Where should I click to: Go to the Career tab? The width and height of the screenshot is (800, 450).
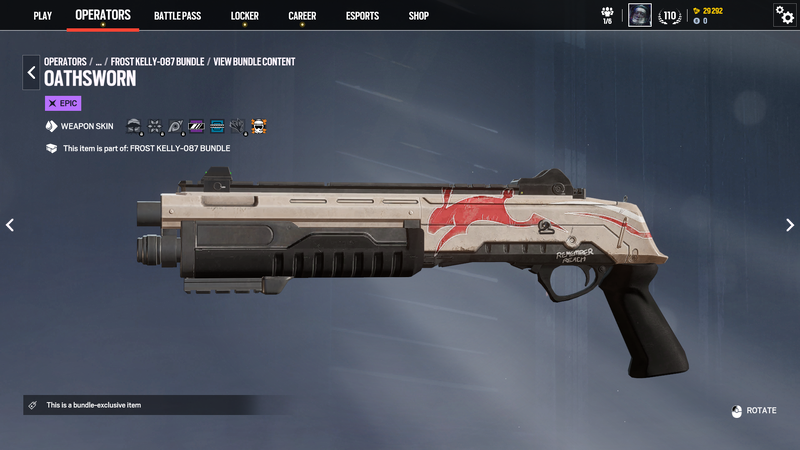click(x=302, y=16)
